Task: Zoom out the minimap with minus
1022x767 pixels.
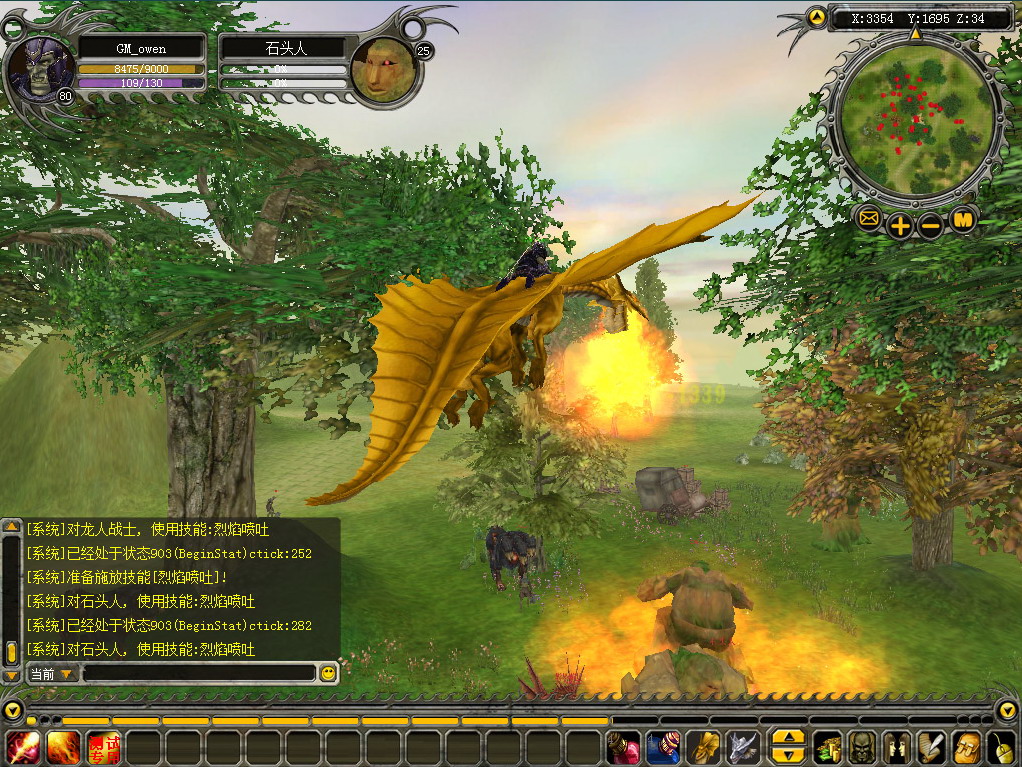Action: click(931, 225)
